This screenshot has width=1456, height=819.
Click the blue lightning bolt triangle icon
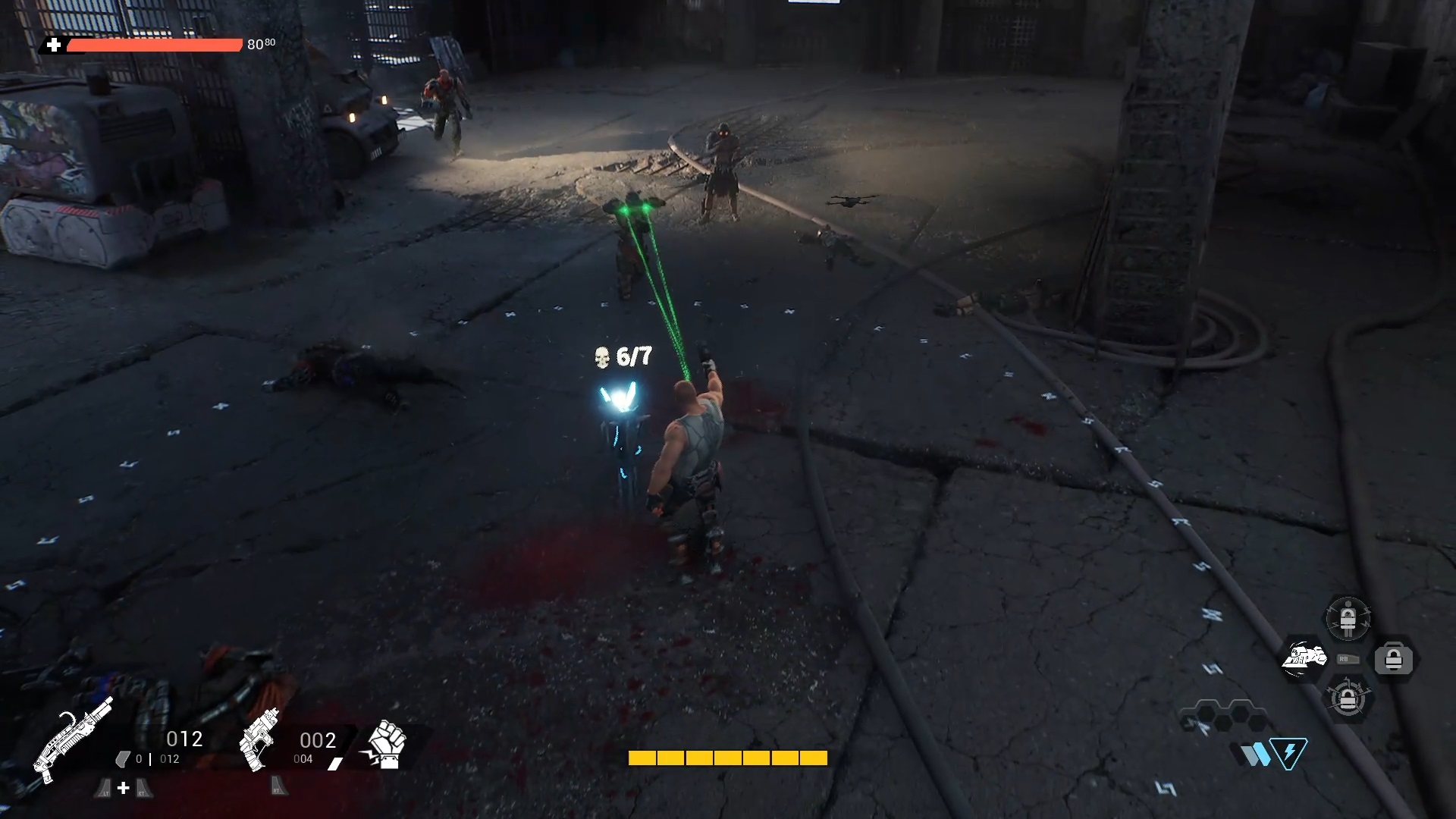1289,753
